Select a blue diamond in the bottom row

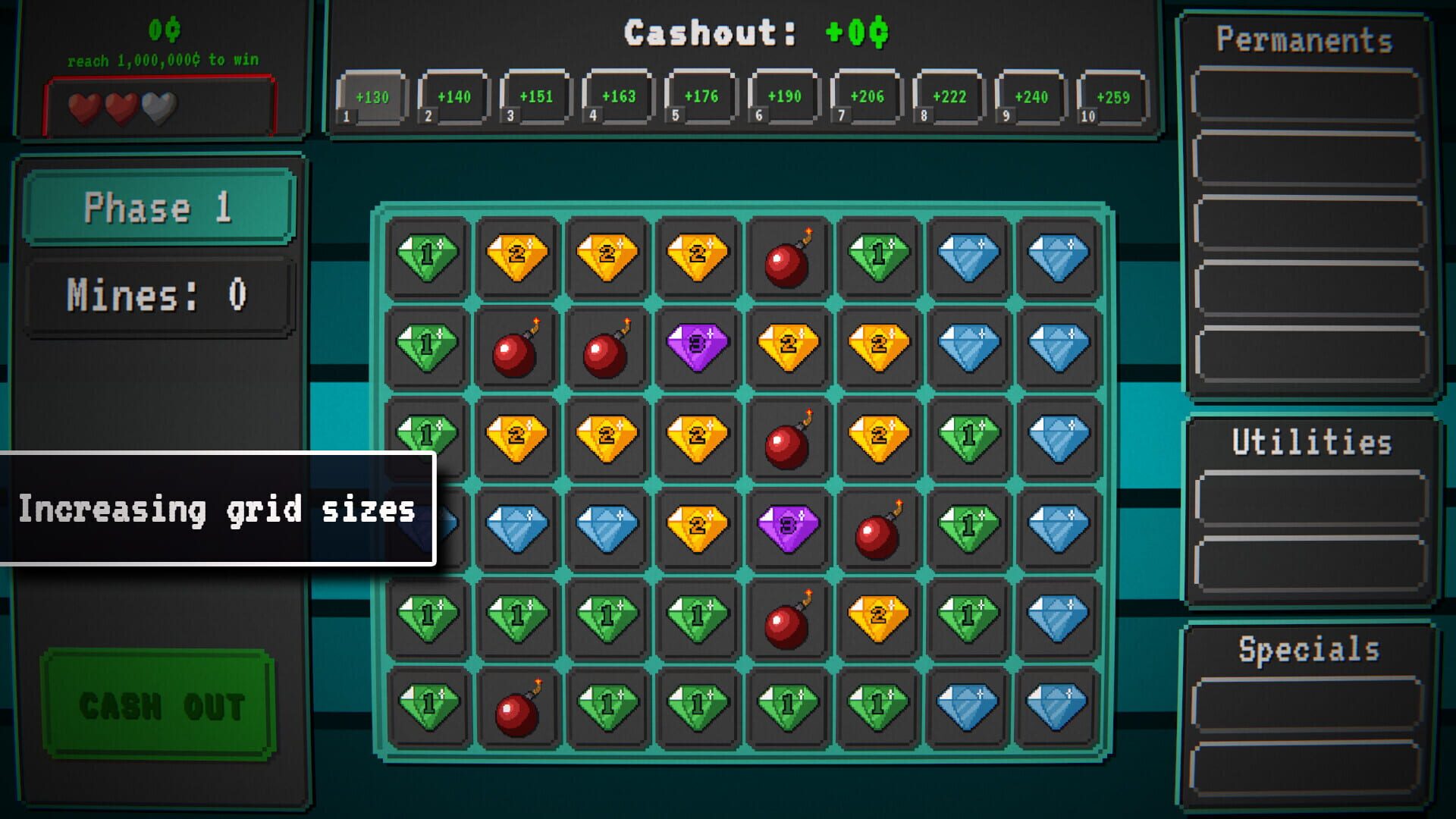(967, 707)
